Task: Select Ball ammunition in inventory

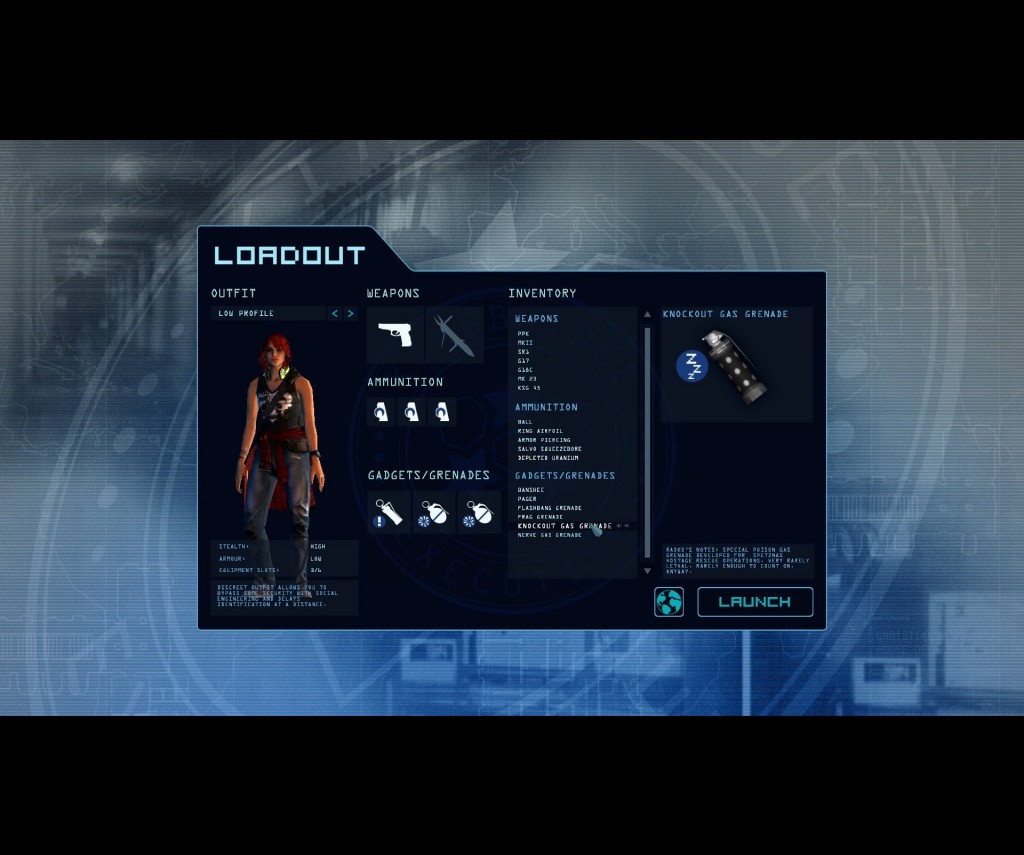Action: pos(525,422)
